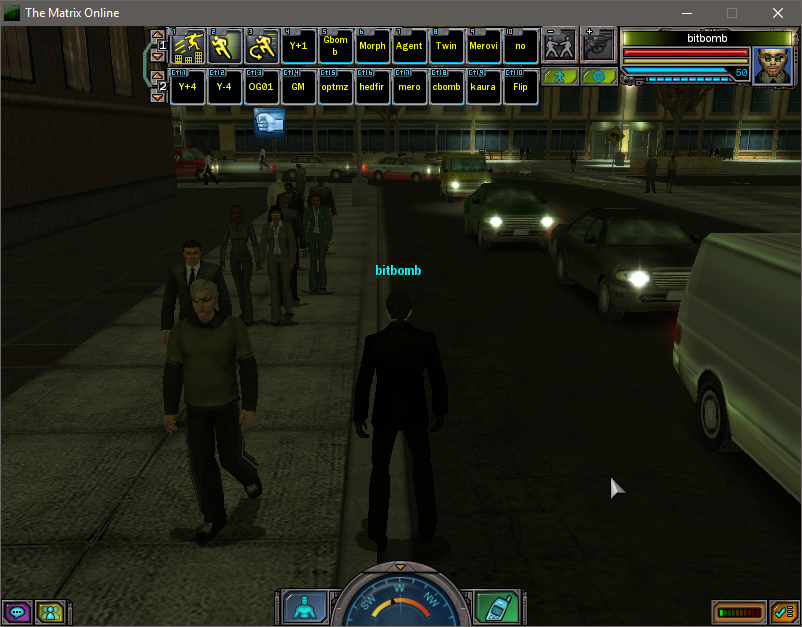Viewport: 802px width, 627px height.
Task: Activate the GM hotbar macro
Action: point(298,87)
